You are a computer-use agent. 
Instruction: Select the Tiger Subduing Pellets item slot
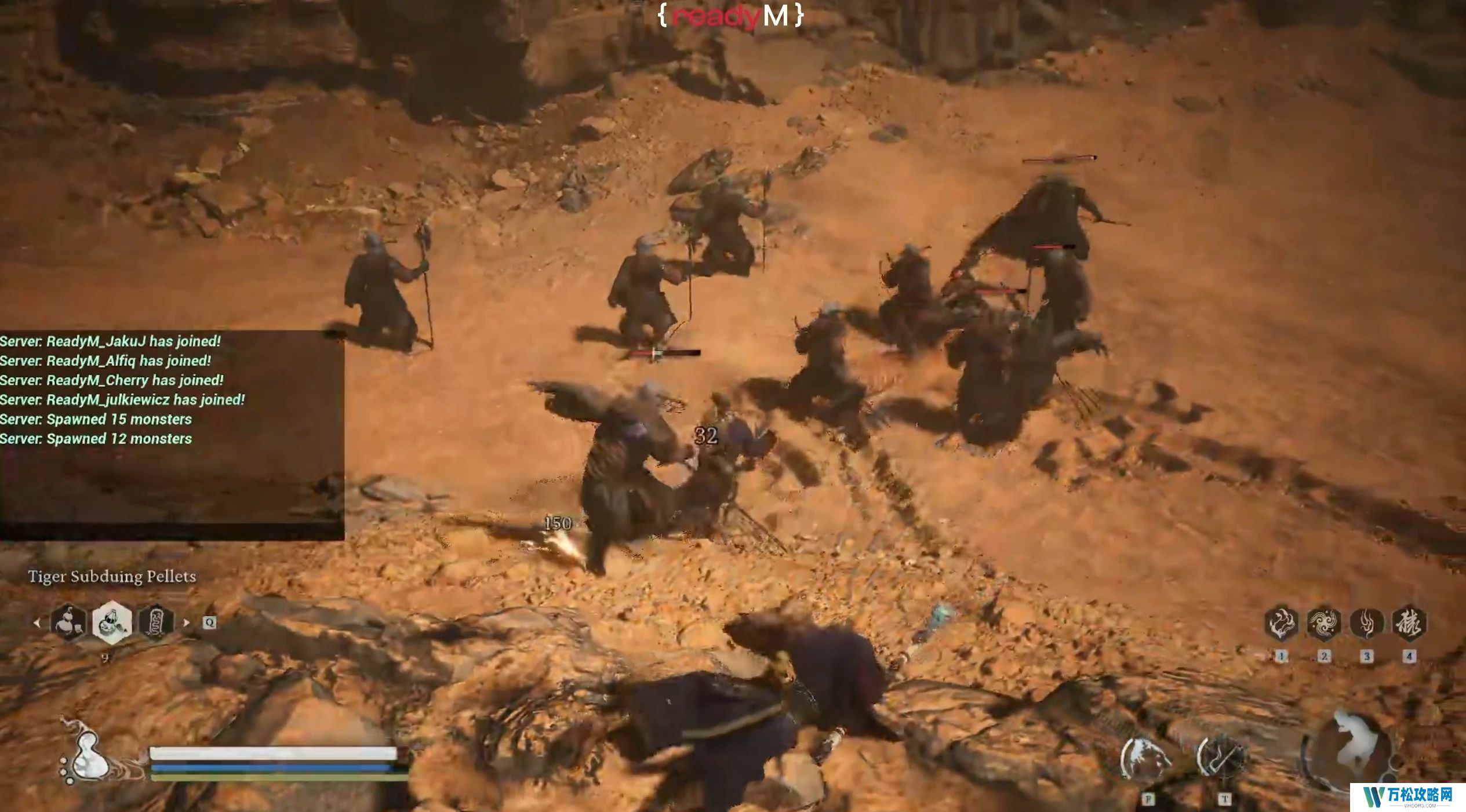(x=112, y=623)
